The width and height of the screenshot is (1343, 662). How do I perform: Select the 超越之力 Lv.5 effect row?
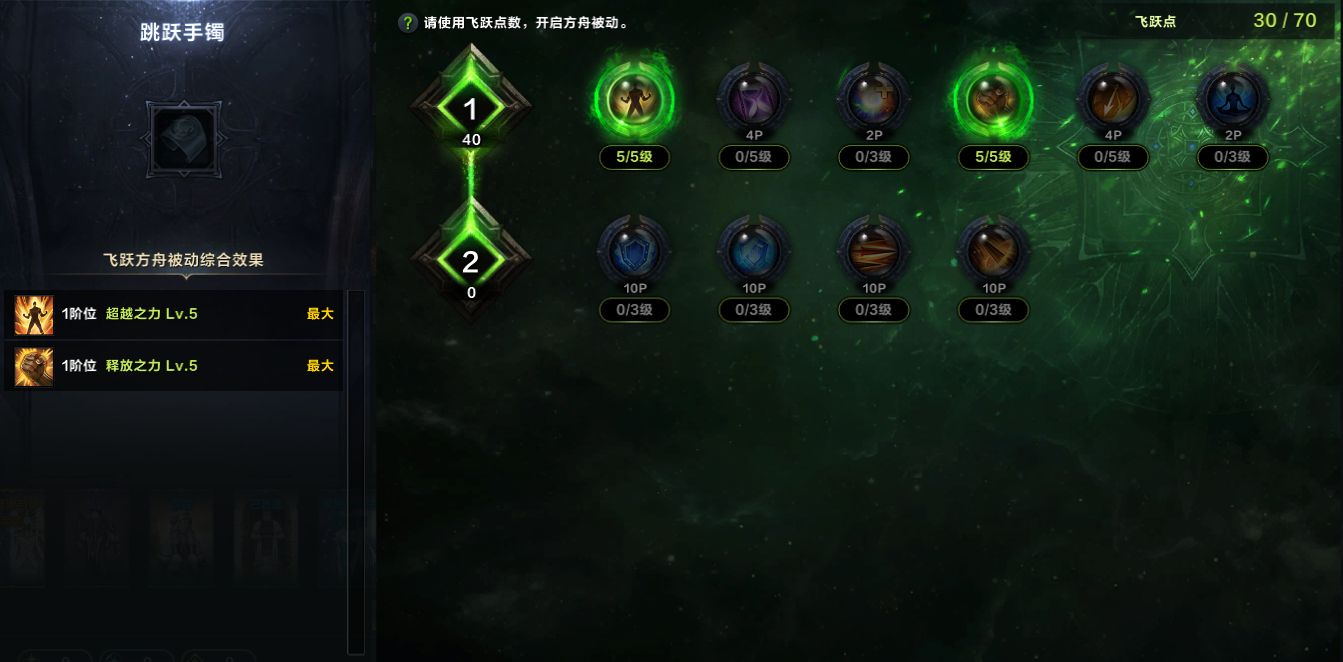(174, 314)
